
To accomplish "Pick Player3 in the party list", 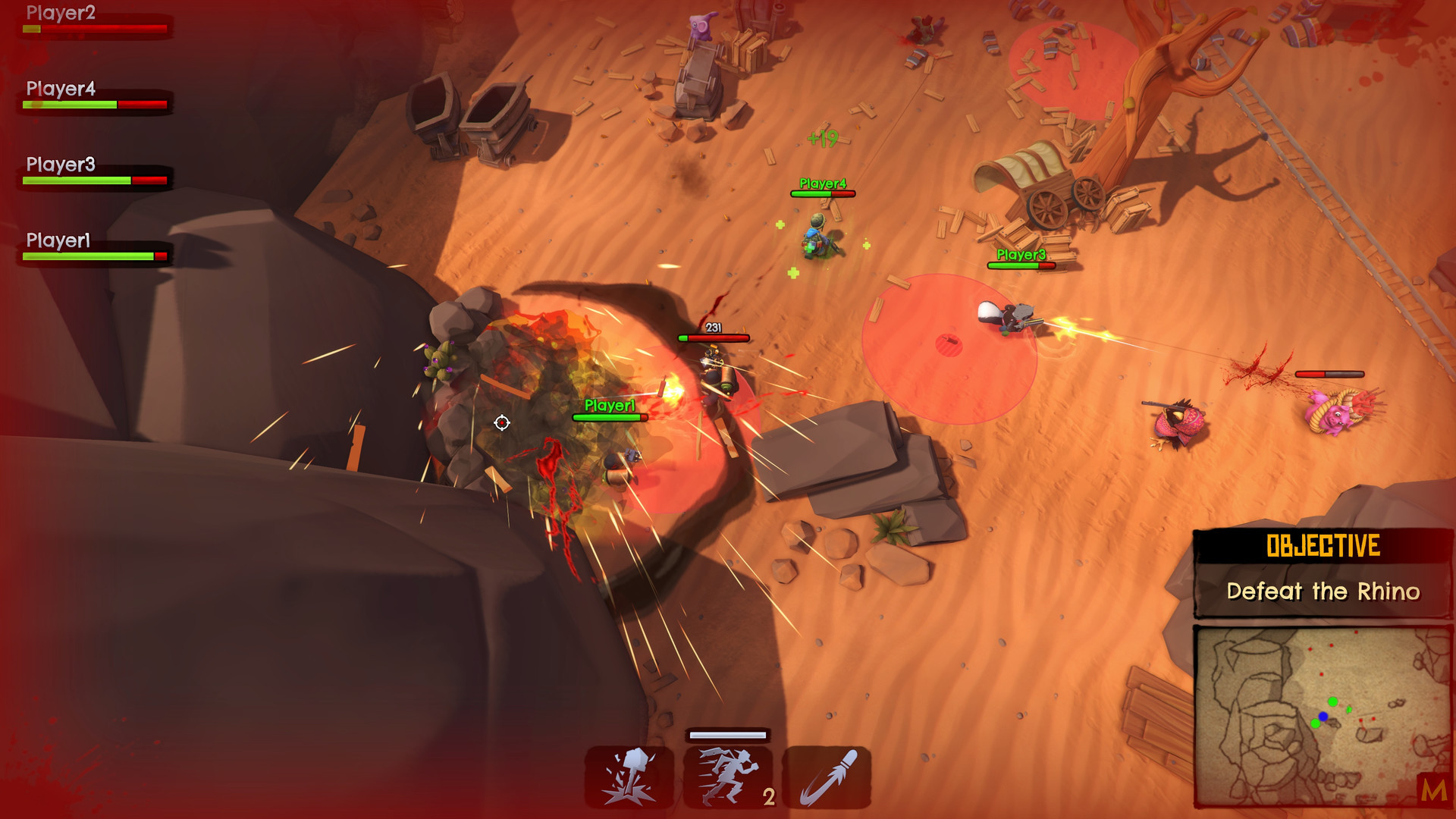I will point(61,165).
